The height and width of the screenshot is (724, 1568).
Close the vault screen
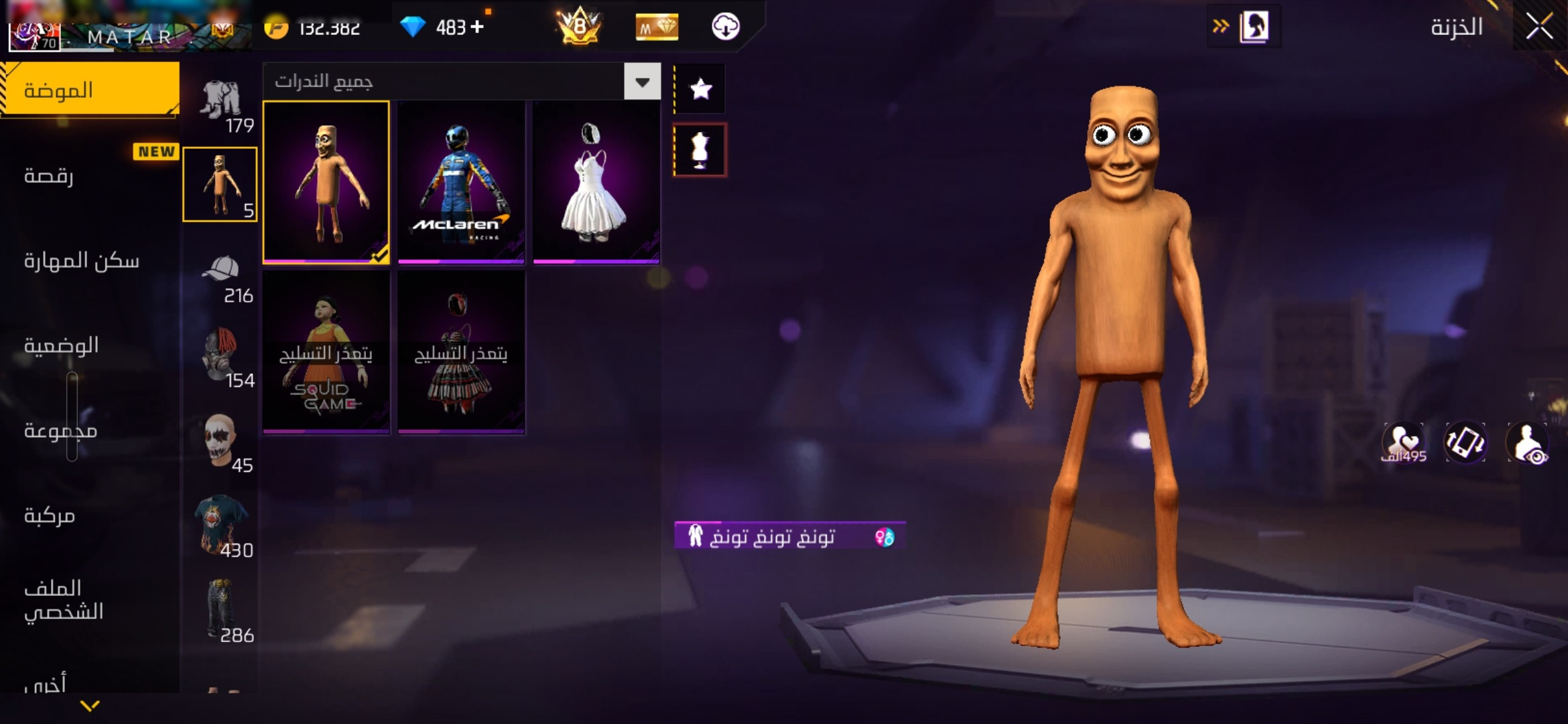(1539, 27)
